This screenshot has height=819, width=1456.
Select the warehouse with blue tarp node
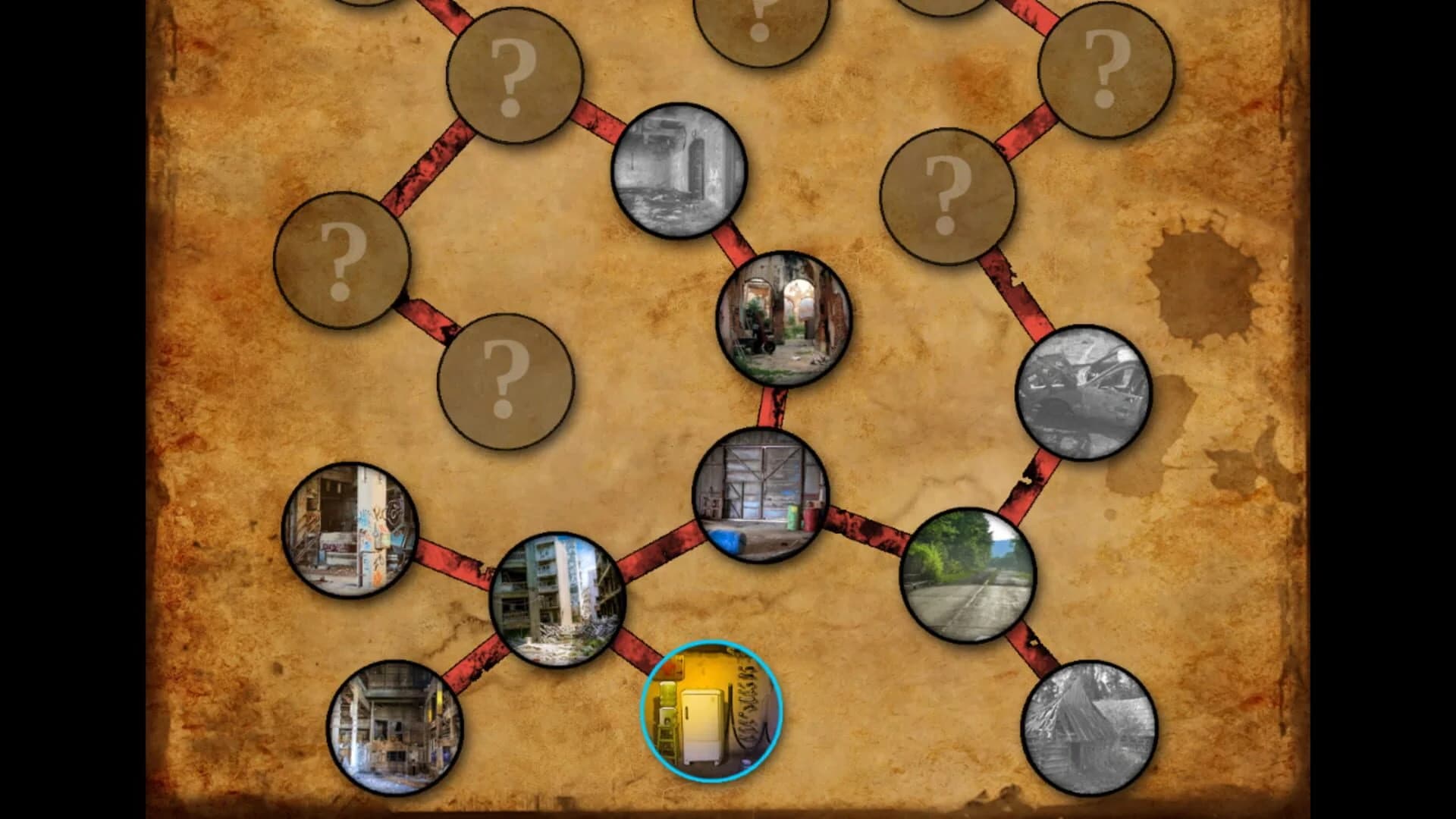(763, 497)
